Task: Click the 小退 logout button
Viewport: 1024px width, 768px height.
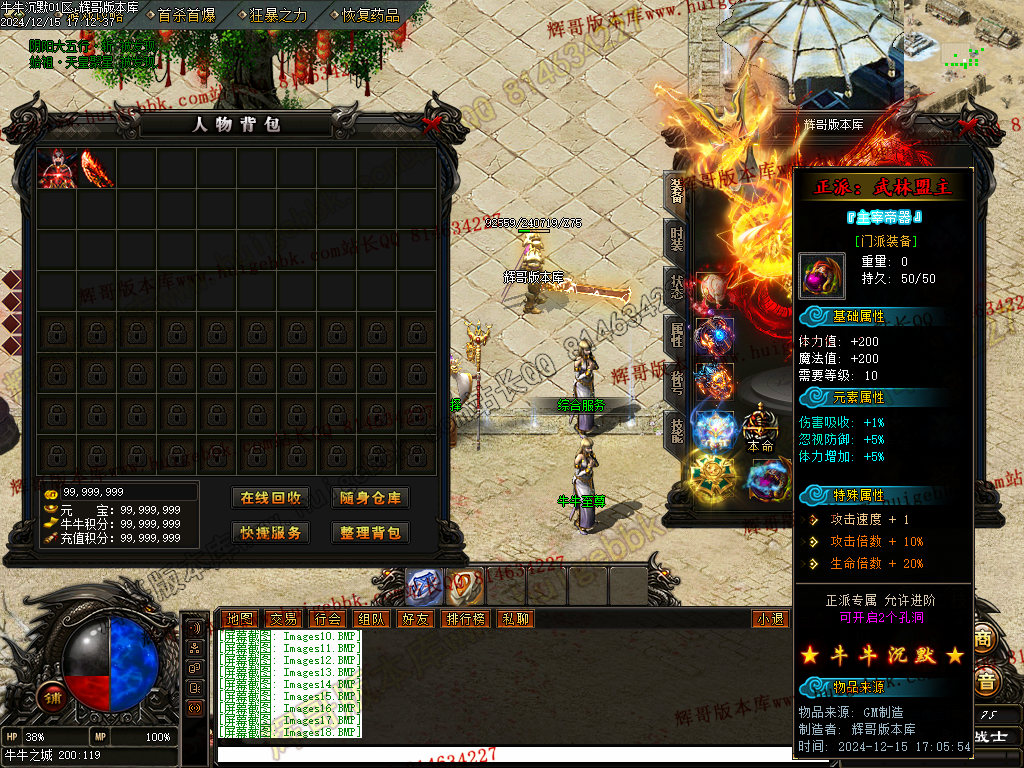Action: tap(770, 619)
